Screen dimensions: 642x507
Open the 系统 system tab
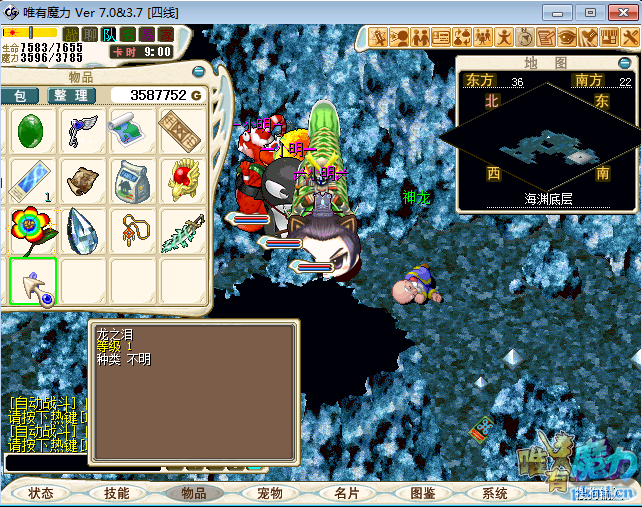pyautogui.click(x=495, y=493)
